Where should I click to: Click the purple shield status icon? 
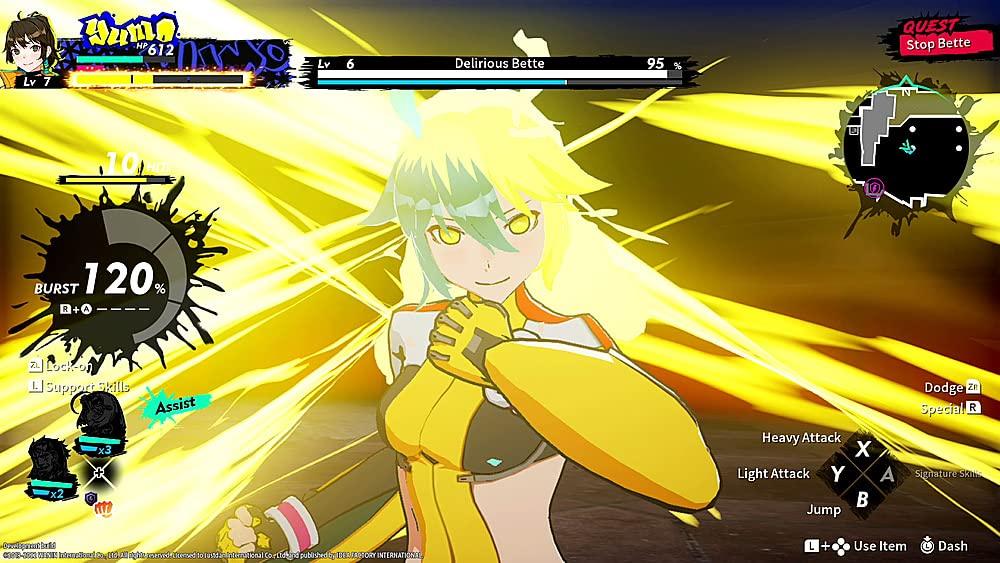[90, 498]
